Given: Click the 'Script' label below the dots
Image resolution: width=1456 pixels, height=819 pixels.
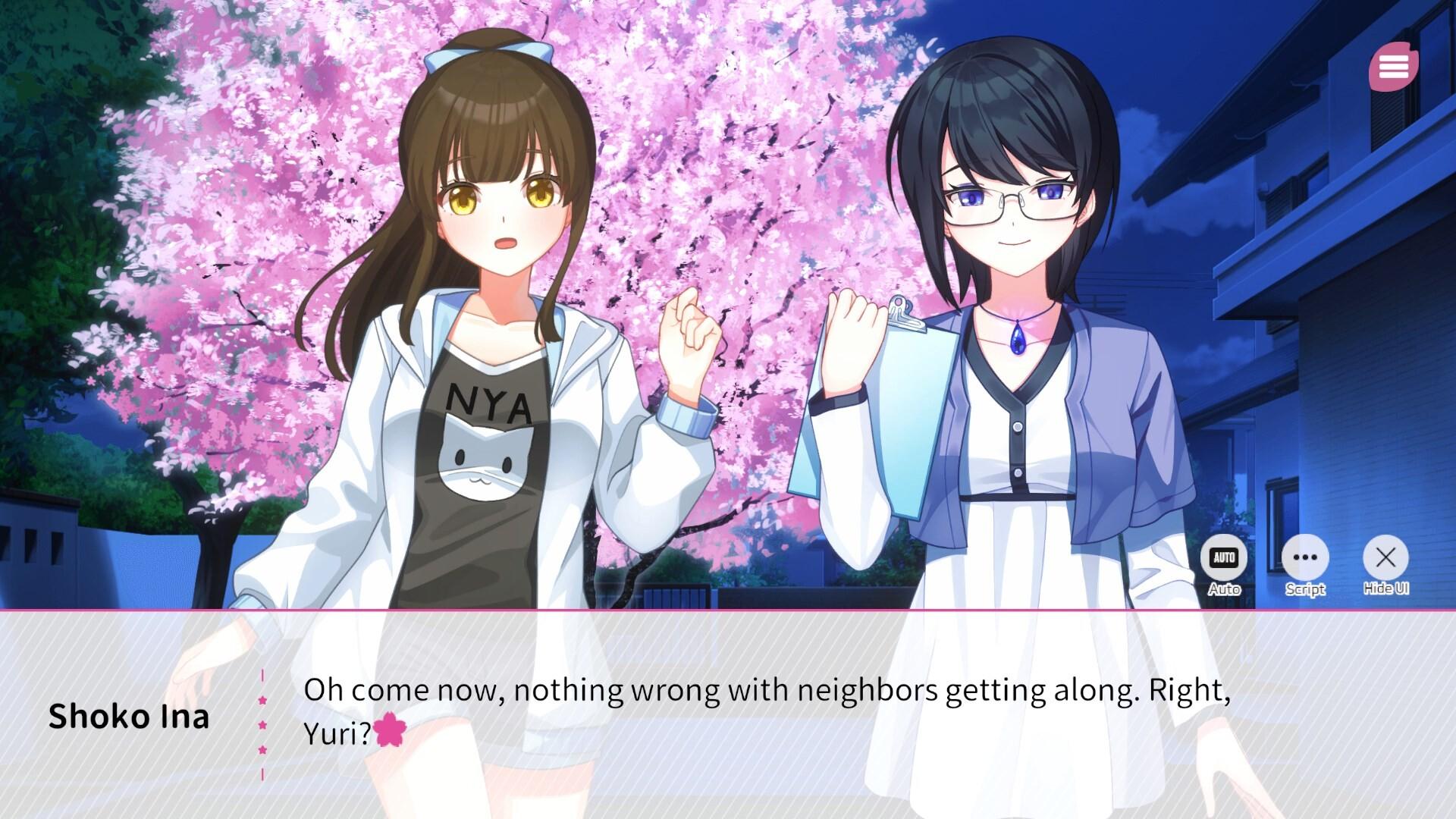Looking at the screenshot, I should point(1305,589).
